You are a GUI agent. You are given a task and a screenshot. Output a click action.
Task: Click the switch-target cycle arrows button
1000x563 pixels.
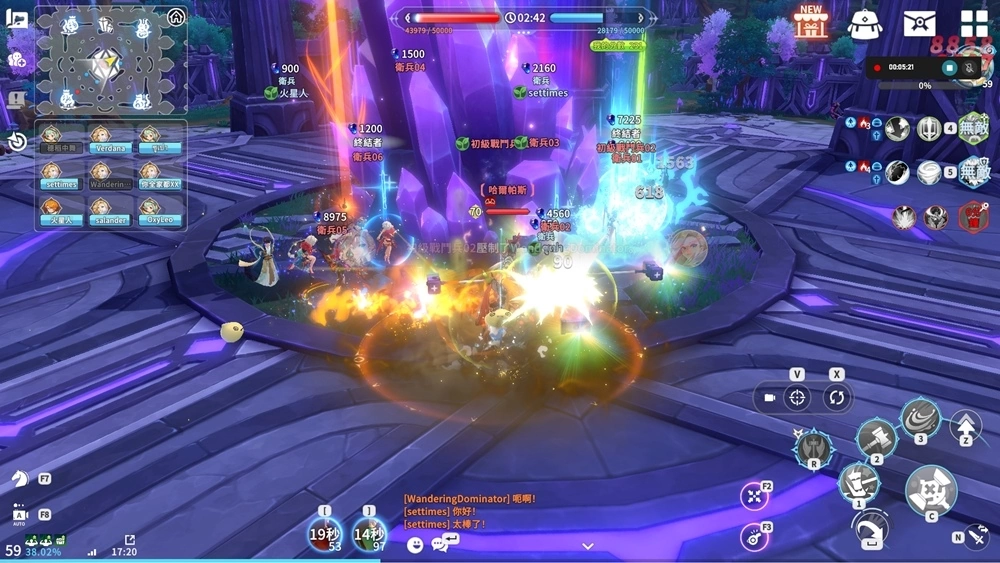point(836,397)
